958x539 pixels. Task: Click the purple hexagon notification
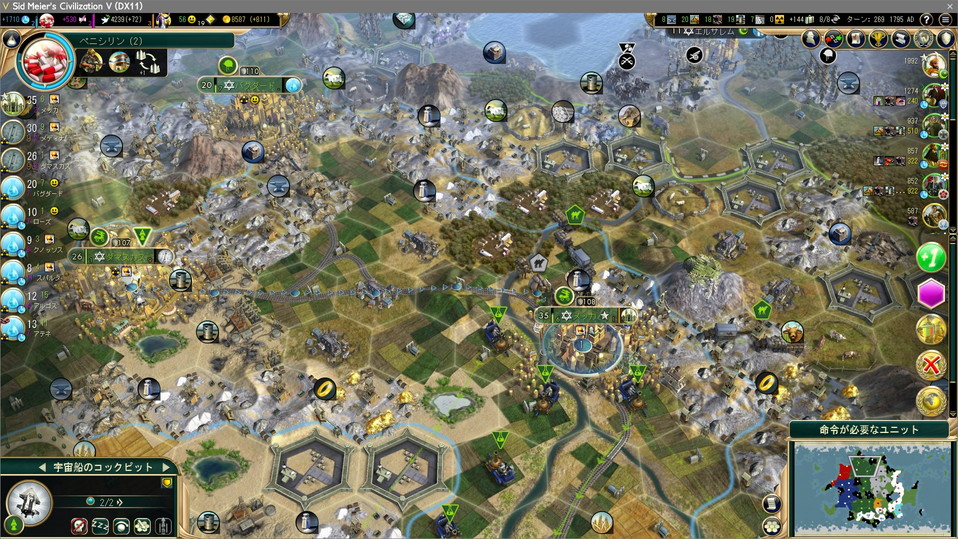coord(931,294)
